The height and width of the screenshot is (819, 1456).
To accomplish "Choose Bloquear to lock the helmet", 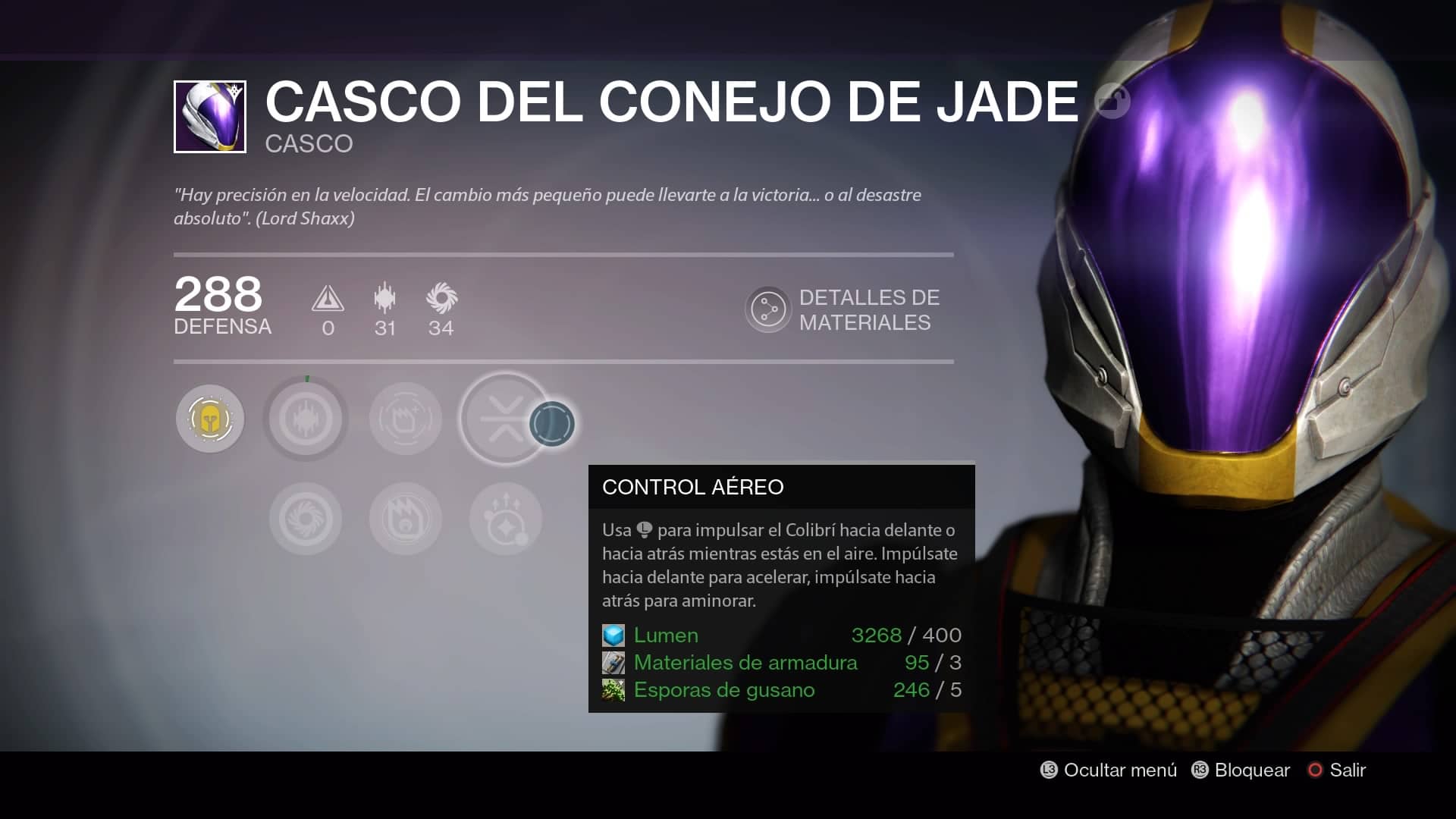I will point(1241,770).
